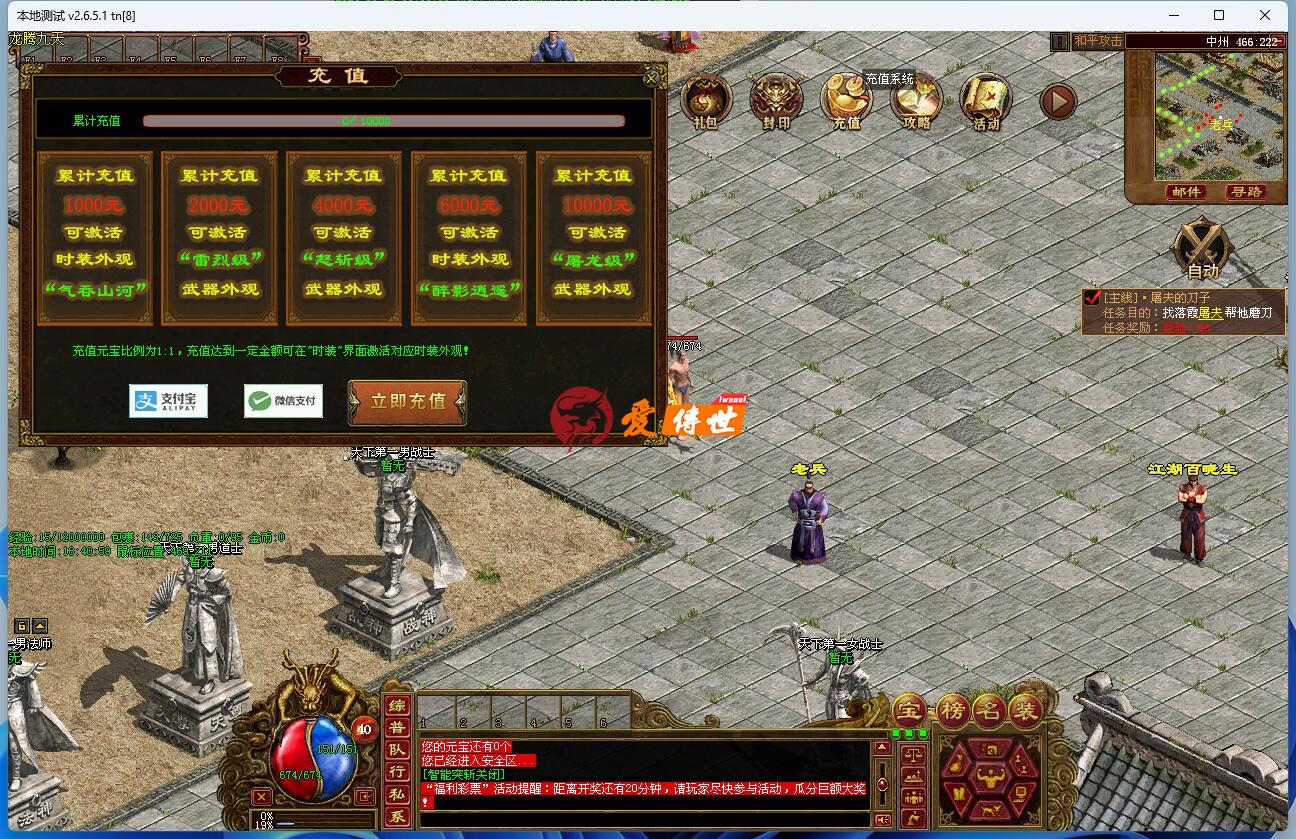Expand top icon bar via round arrow button

pos(1058,101)
